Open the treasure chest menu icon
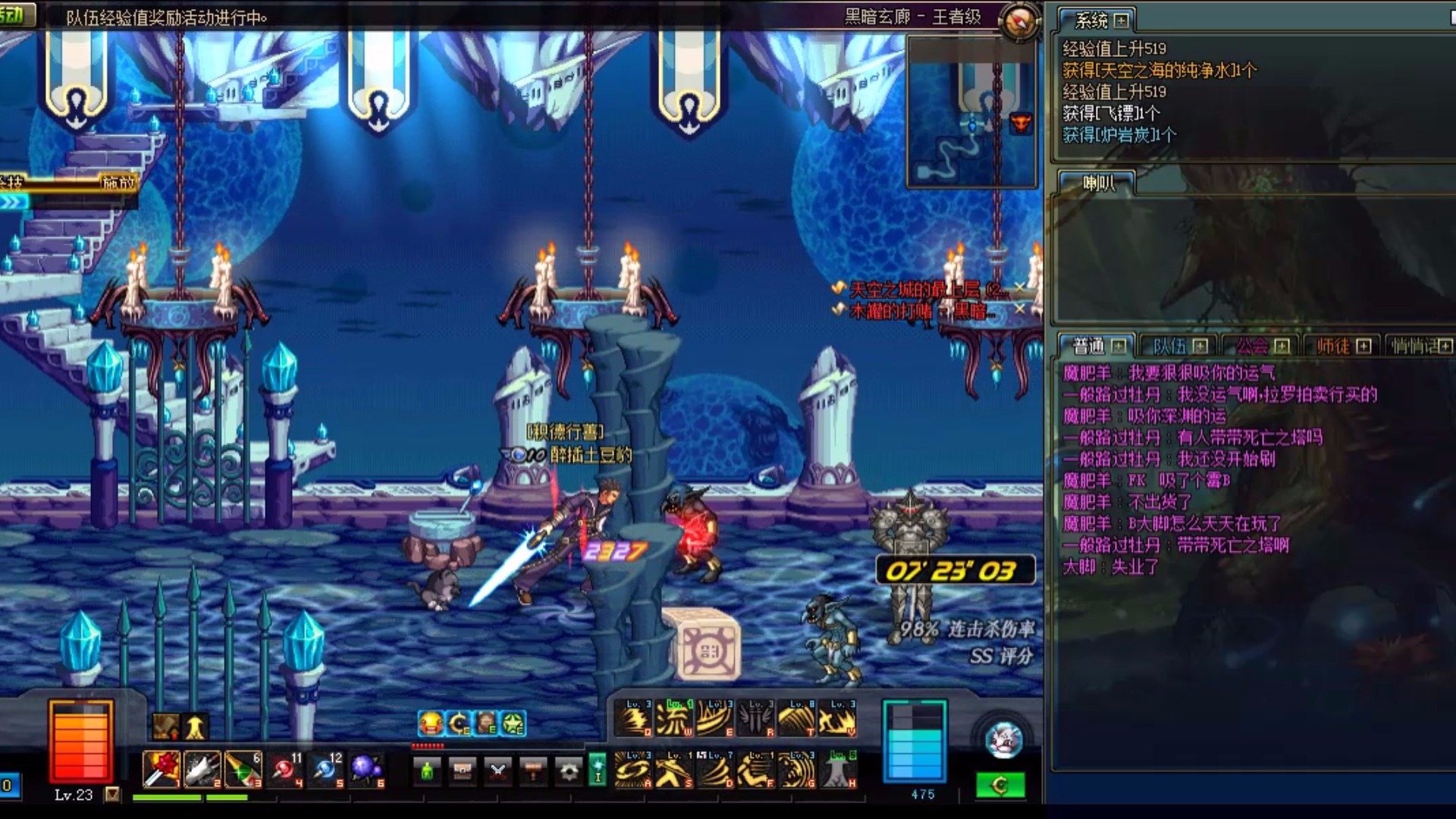This screenshot has height=819, width=1456. click(x=463, y=771)
